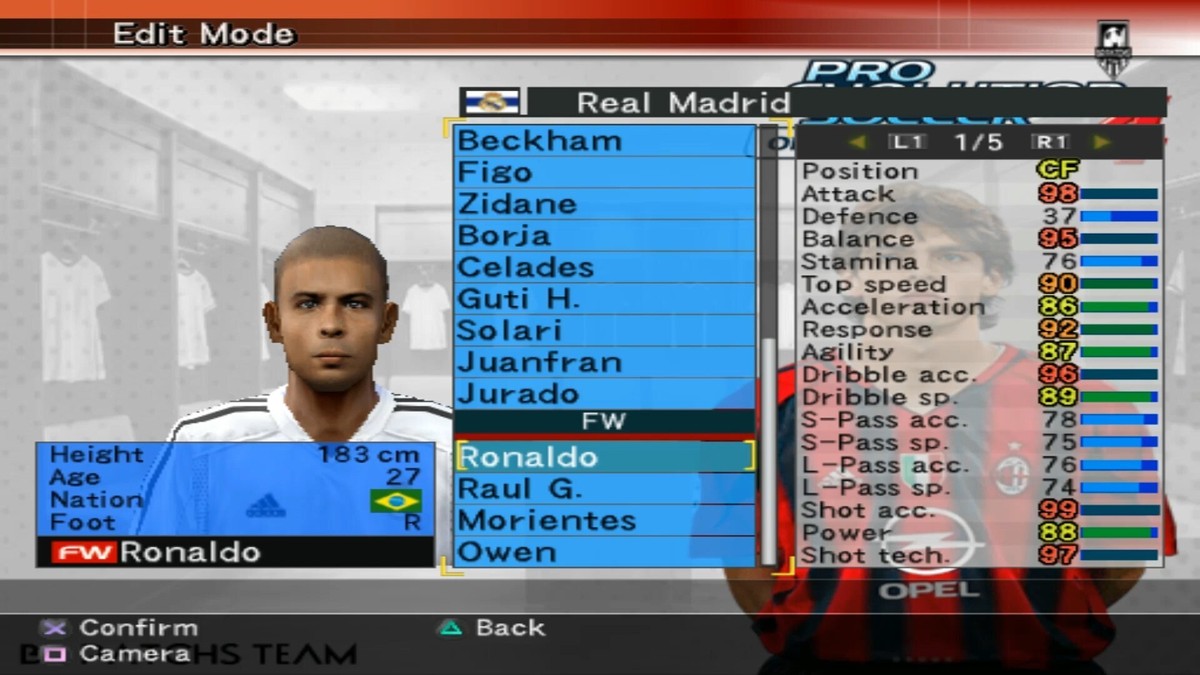Select Owen in the roster list

[604, 552]
